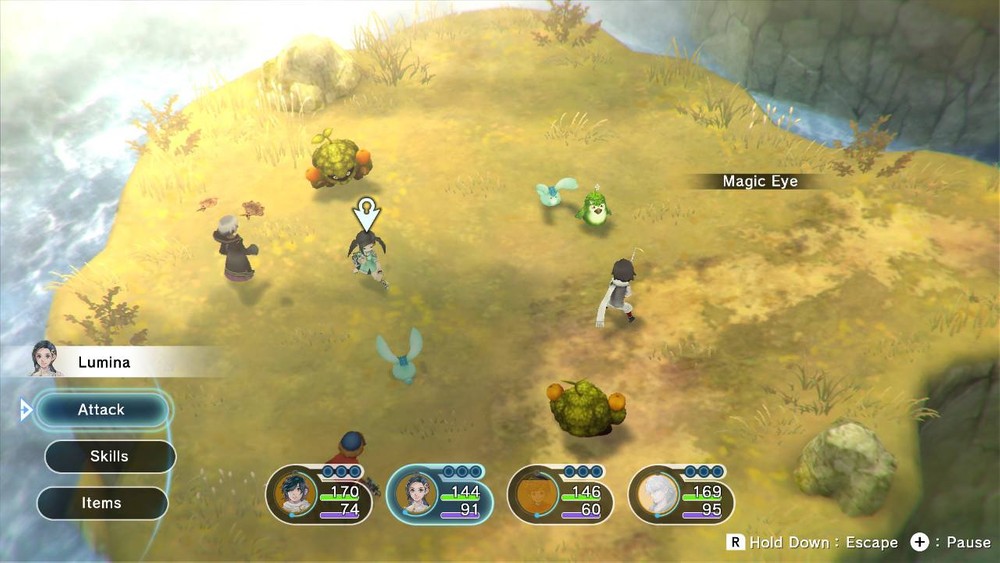Click the Lumina name banner portrait

[45, 359]
